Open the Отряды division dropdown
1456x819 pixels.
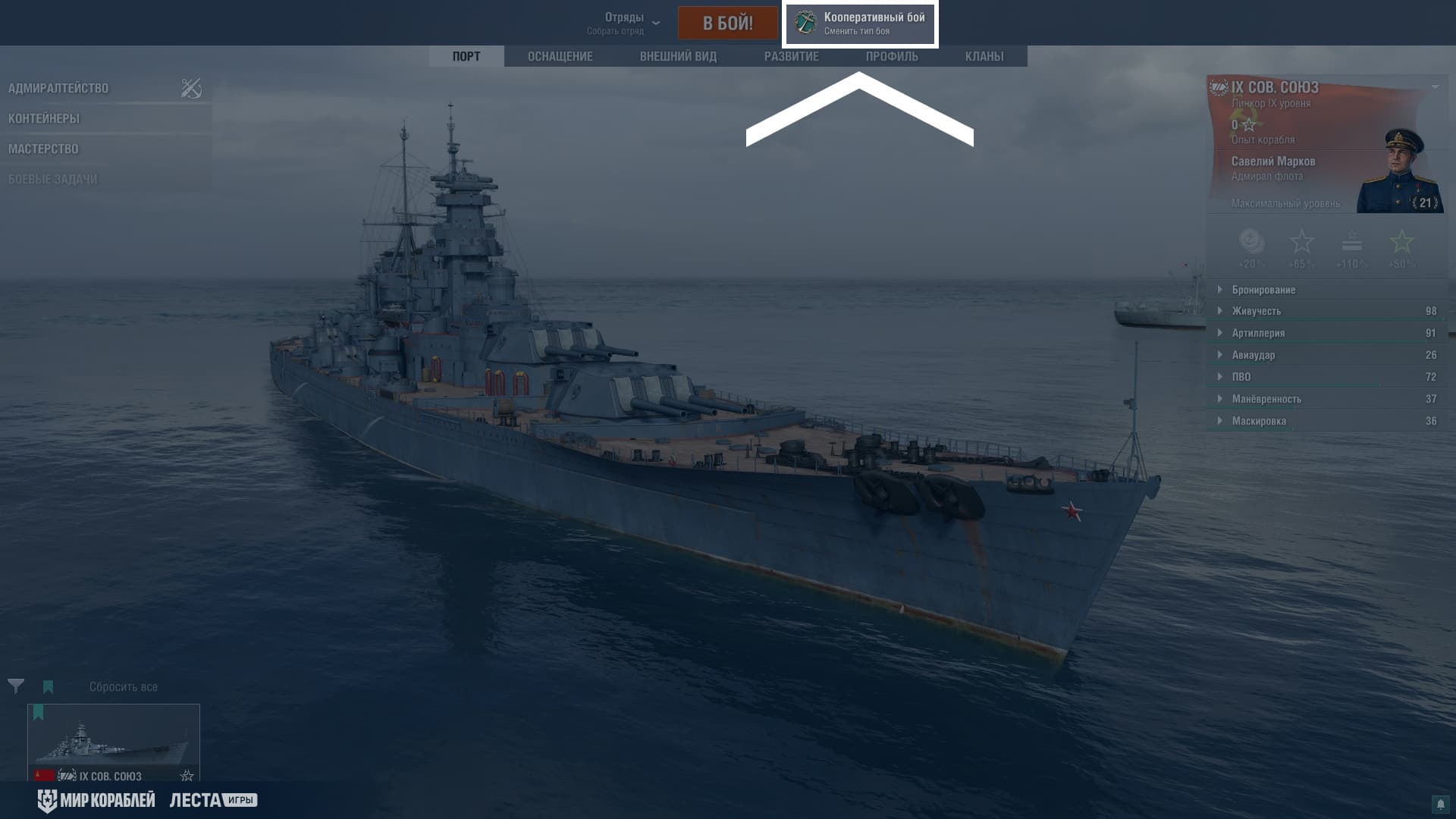pyautogui.click(x=623, y=23)
